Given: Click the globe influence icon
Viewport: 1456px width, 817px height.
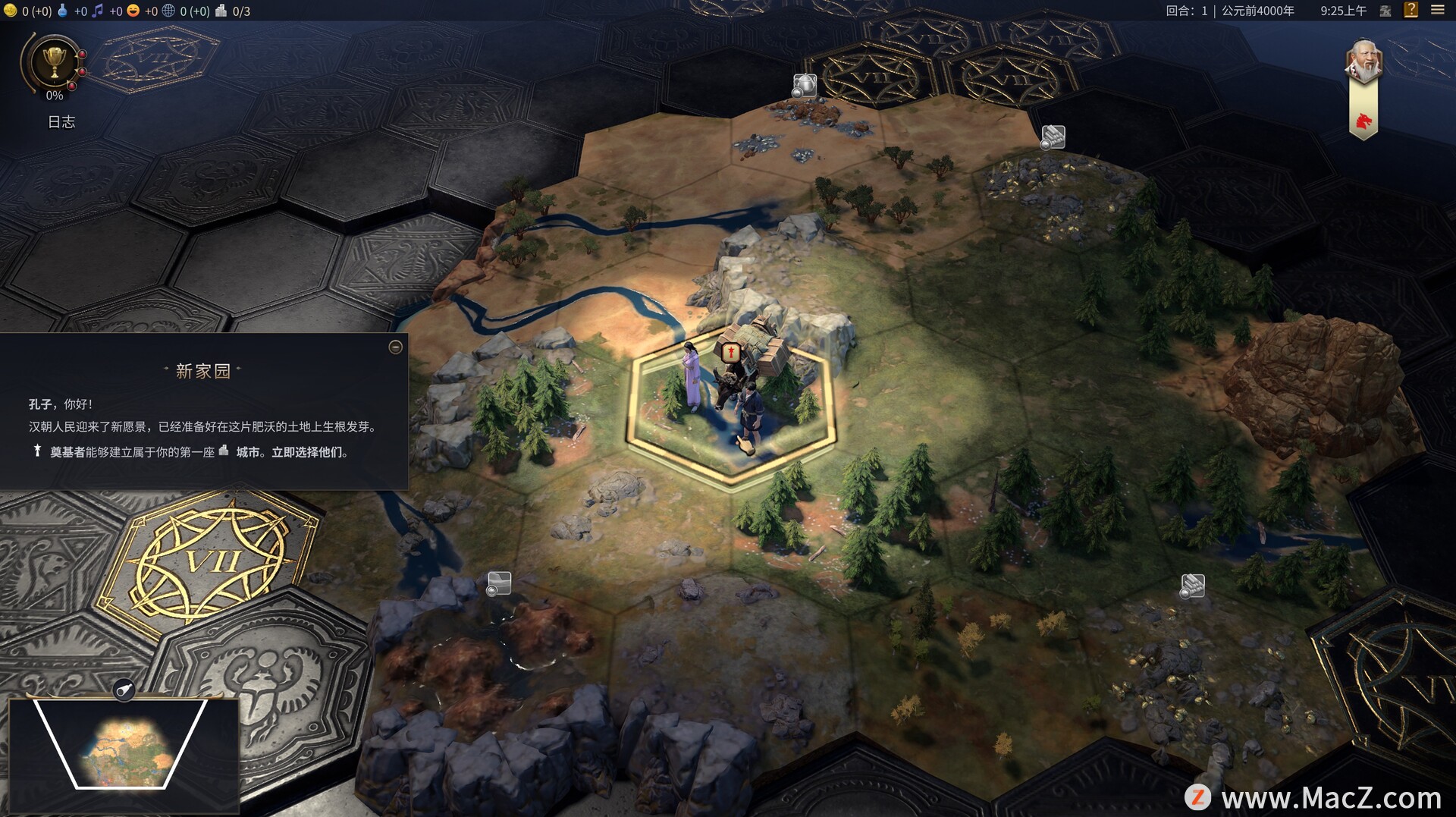Looking at the screenshot, I should pos(168,11).
